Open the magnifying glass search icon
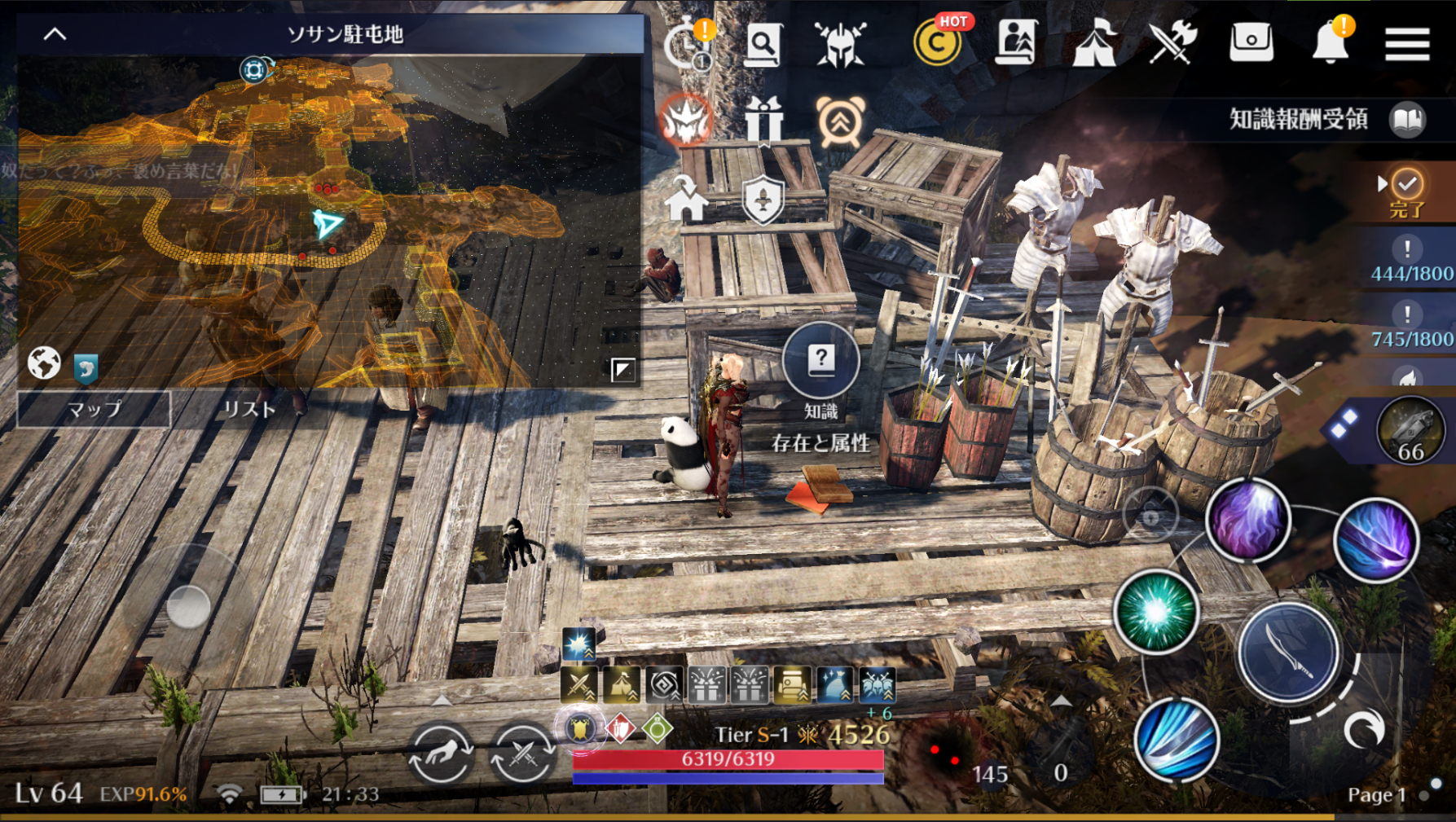Viewport: 1456px width, 822px height. (763, 42)
